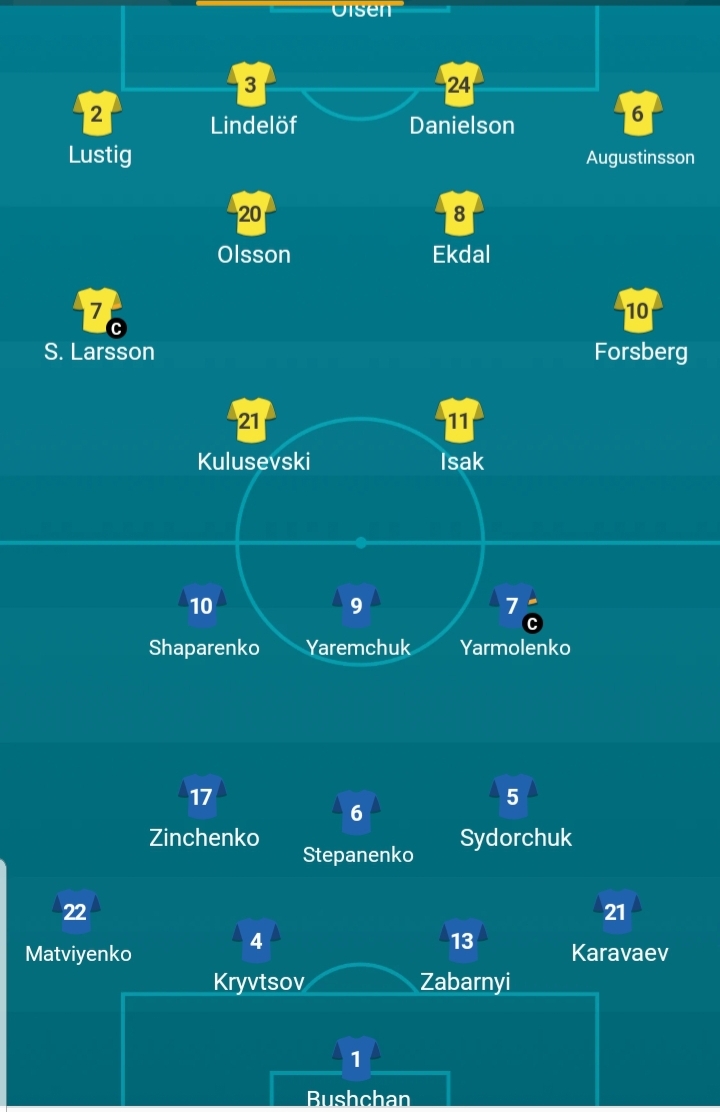720x1112 pixels.
Task: Click on Stepanenko's blue number 6 shirt
Action: point(357,813)
